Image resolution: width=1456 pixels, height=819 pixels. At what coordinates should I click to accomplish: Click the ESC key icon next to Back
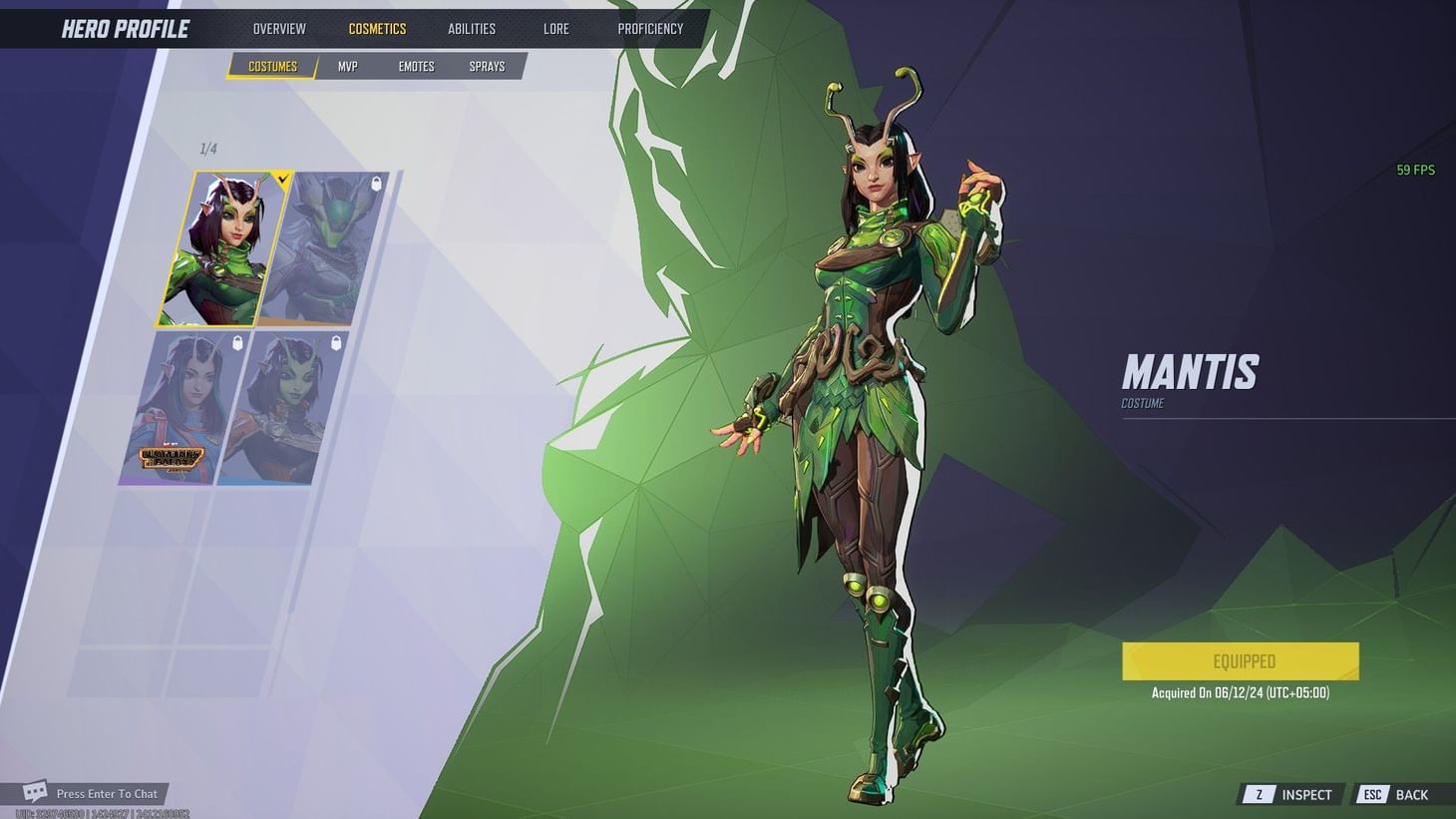pyautogui.click(x=1372, y=794)
